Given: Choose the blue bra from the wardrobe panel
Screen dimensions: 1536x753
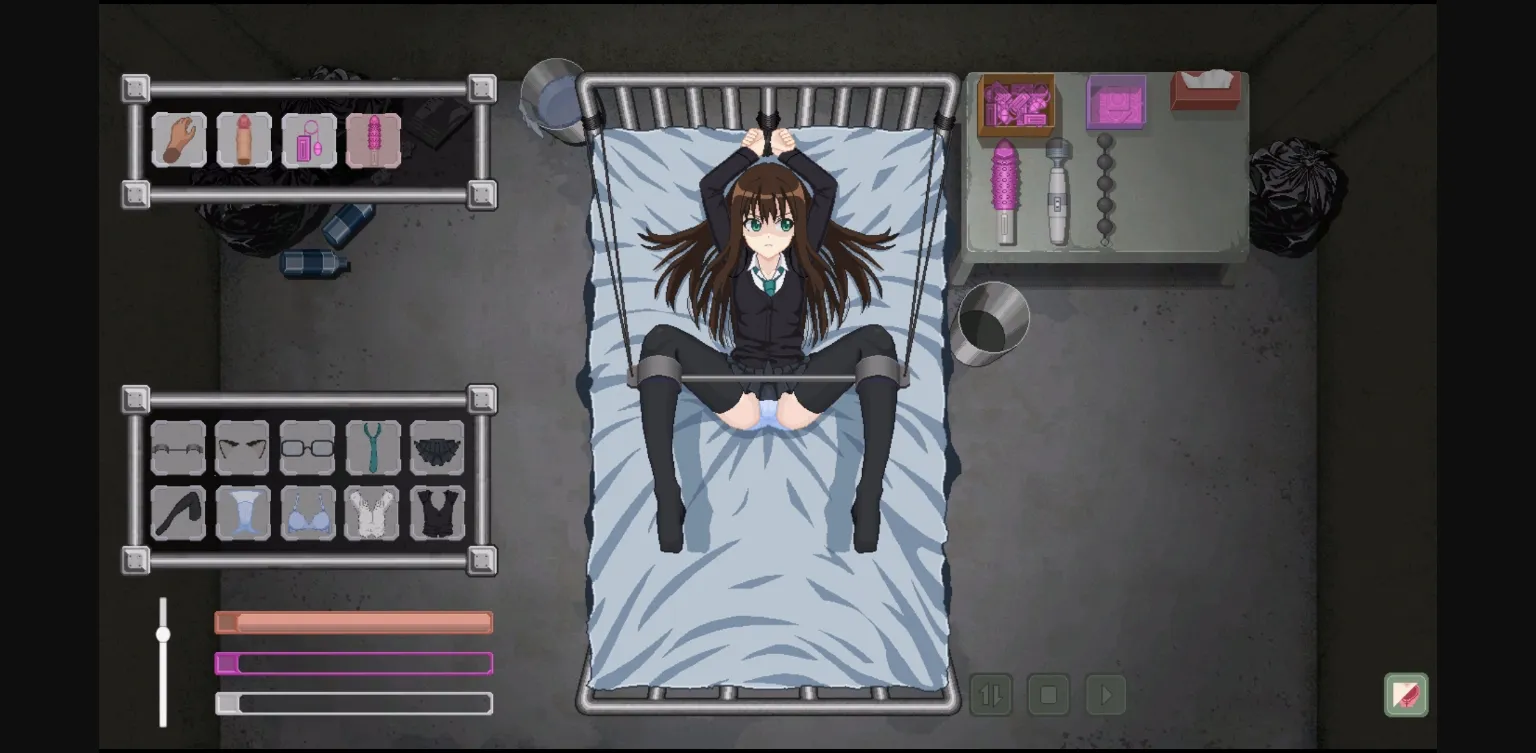Looking at the screenshot, I should (x=308, y=512).
